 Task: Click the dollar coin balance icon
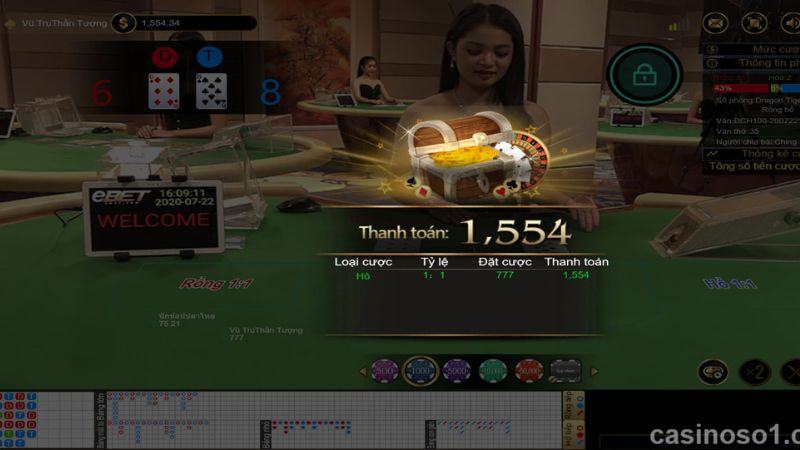(x=124, y=22)
